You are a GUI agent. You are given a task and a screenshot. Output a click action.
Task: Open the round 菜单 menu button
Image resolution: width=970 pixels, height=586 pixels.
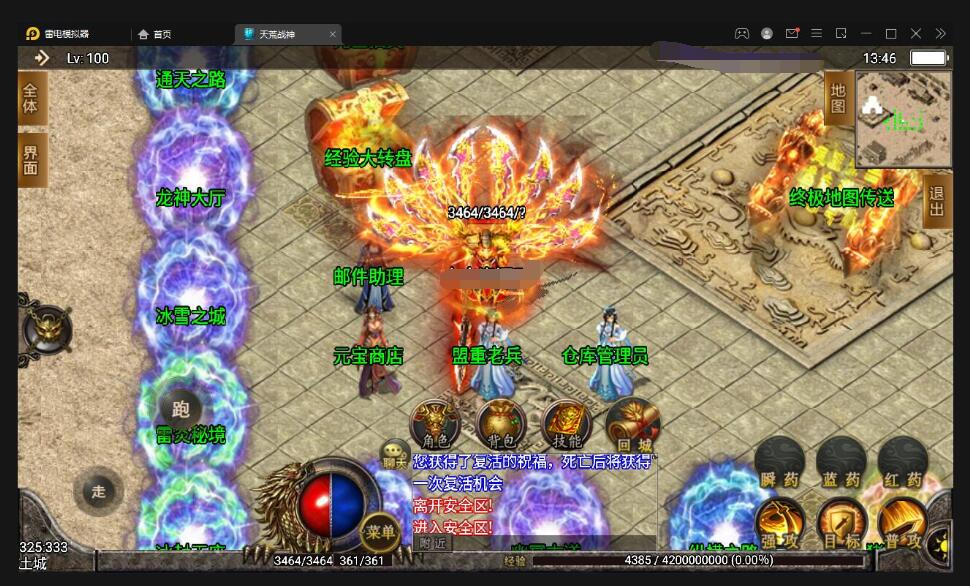point(380,531)
